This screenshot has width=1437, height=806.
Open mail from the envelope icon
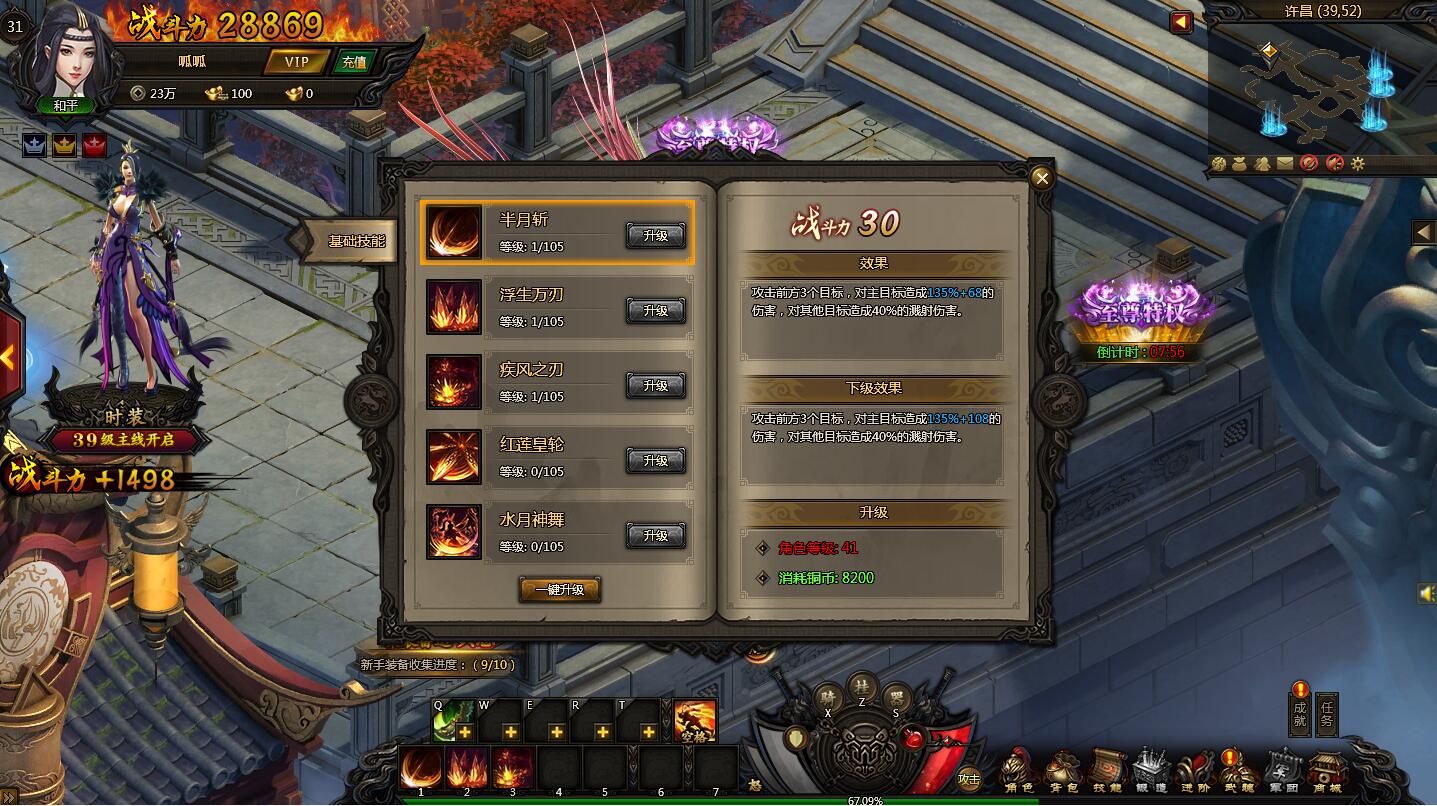point(1284,163)
